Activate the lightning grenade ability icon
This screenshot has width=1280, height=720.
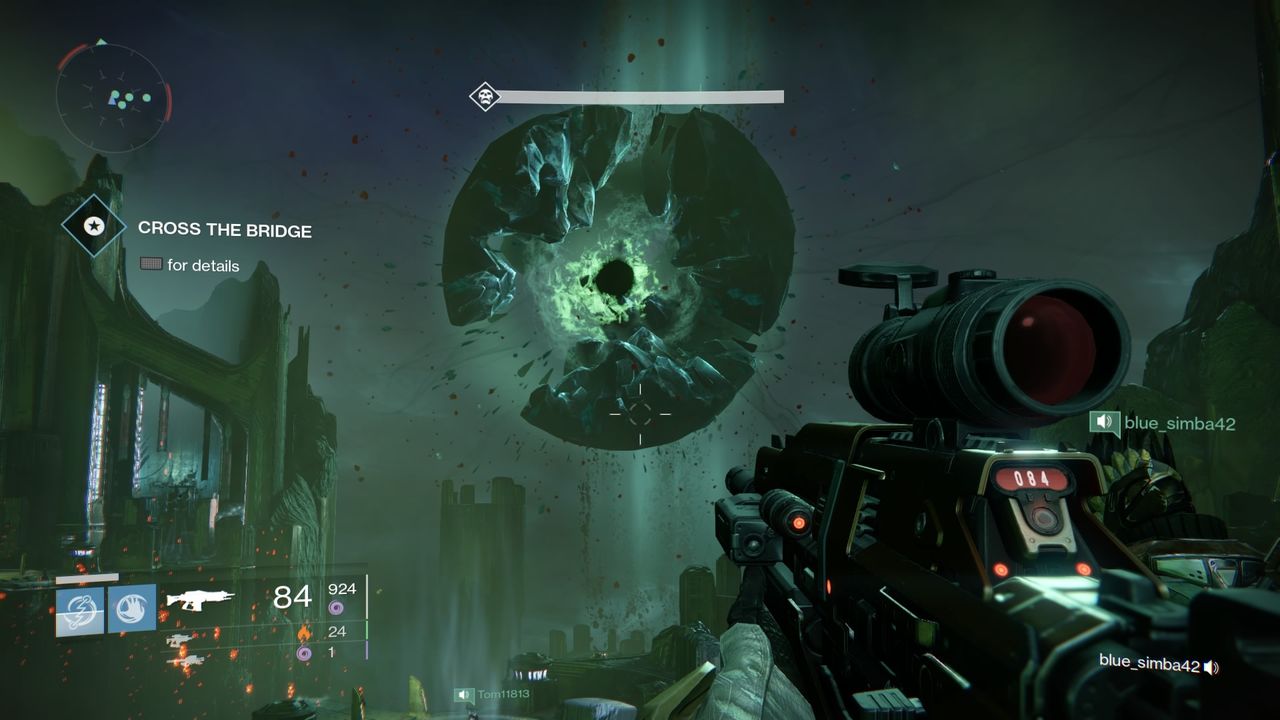click(79, 609)
